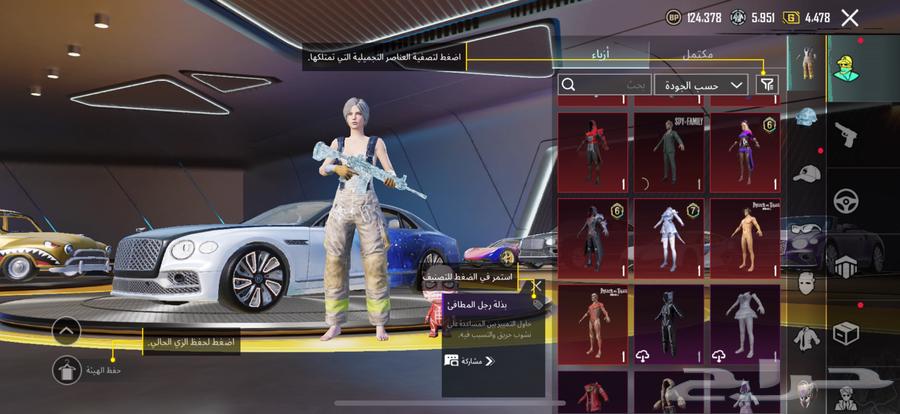This screenshot has width=900, height=414.
Task: Select the red hooded outfit tile
Action: click(592, 152)
